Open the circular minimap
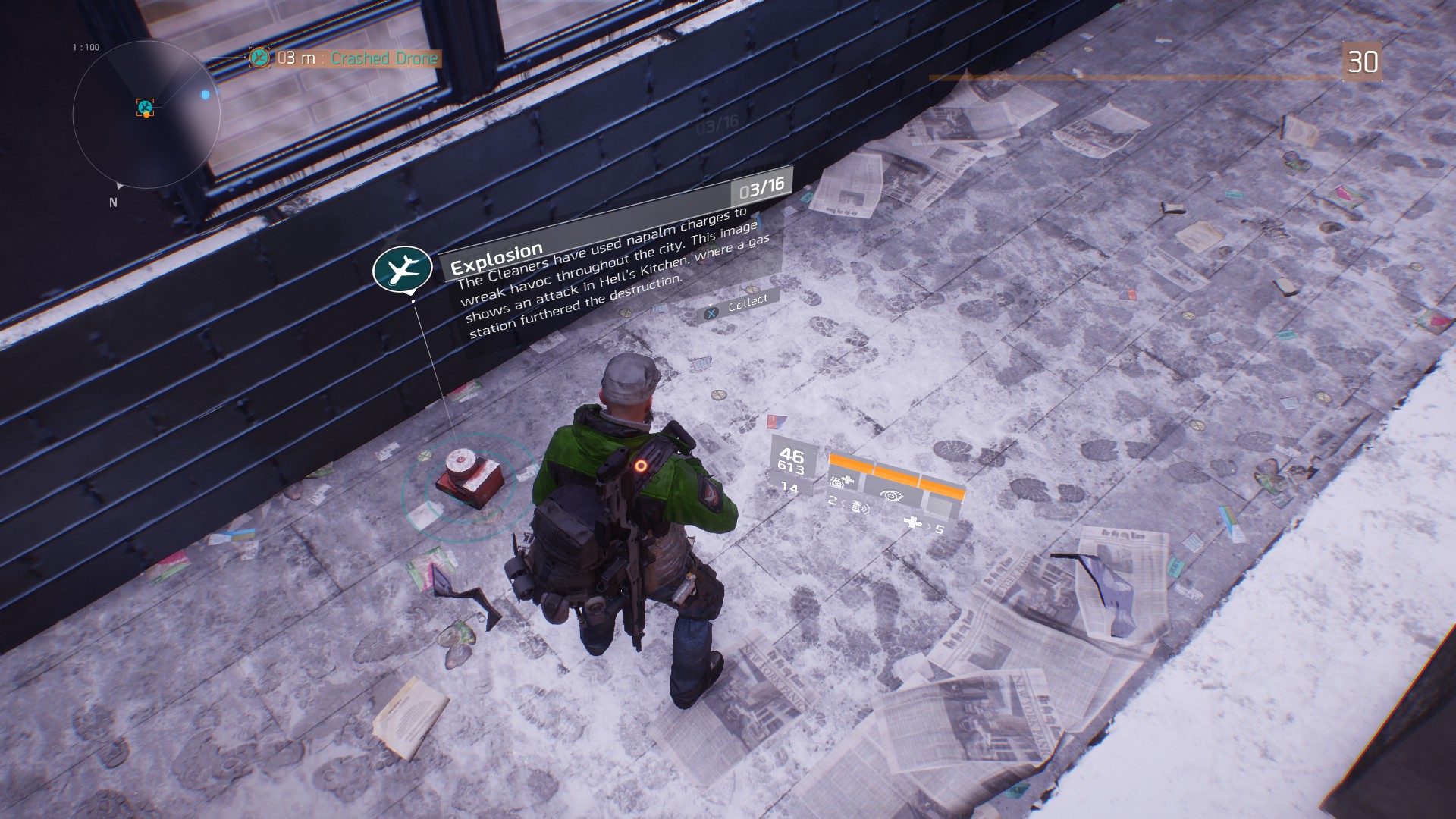The width and height of the screenshot is (1456, 819). coord(146,115)
